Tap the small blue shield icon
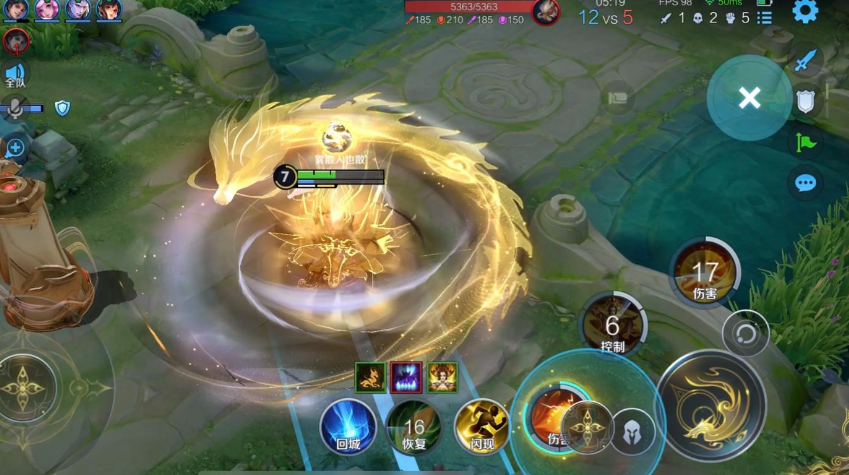This screenshot has width=849, height=475. 62,107
